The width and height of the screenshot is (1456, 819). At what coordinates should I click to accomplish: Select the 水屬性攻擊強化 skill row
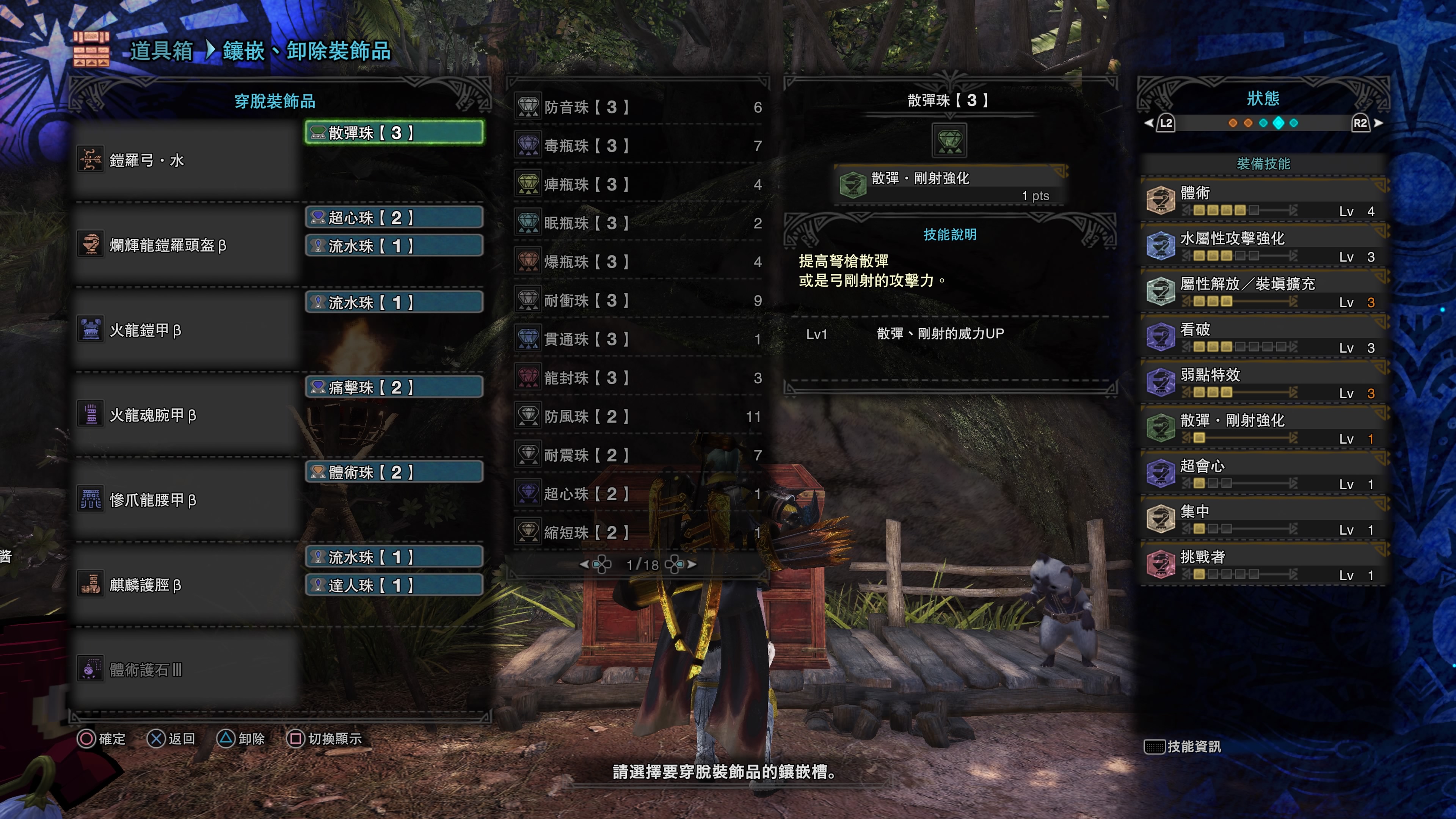point(1263,246)
